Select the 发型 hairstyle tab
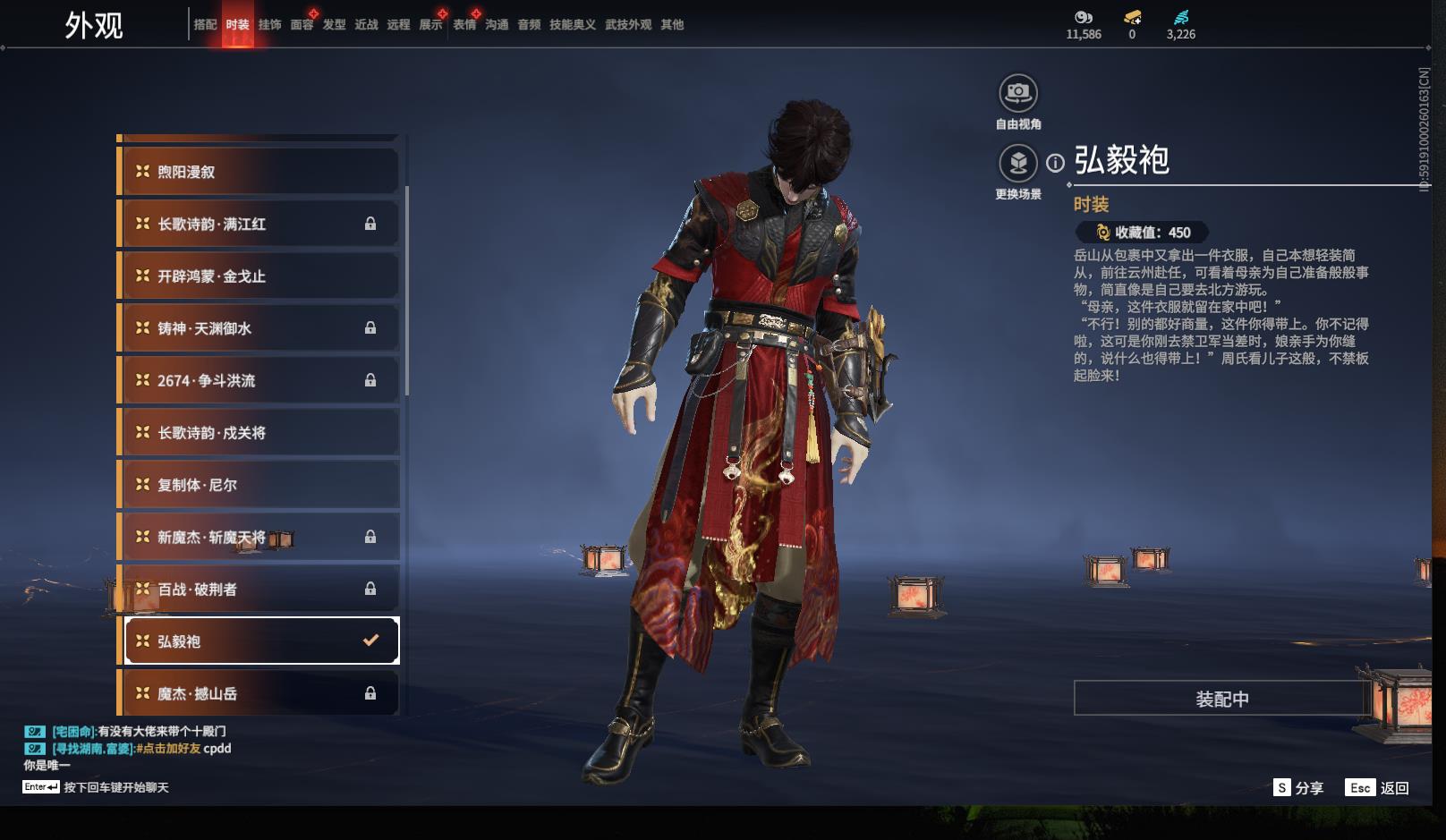 pyautogui.click(x=334, y=25)
